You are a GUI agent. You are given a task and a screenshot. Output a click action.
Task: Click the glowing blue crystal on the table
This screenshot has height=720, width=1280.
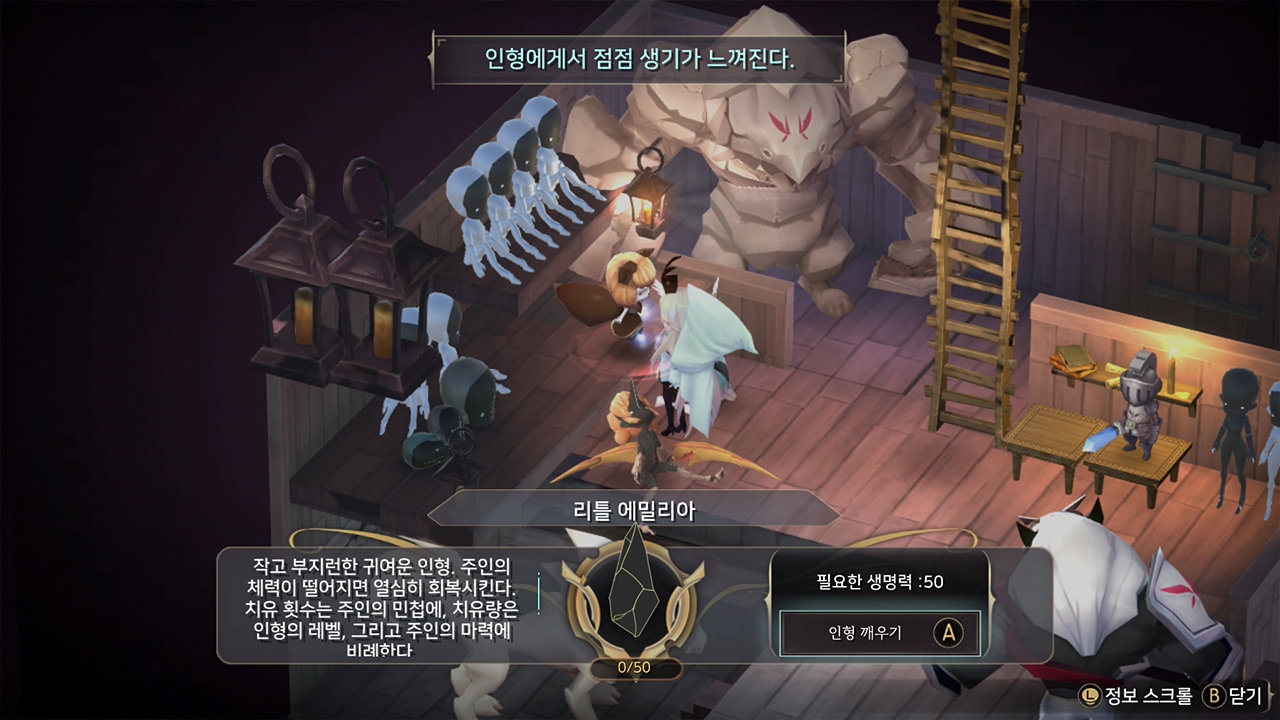(1103, 437)
